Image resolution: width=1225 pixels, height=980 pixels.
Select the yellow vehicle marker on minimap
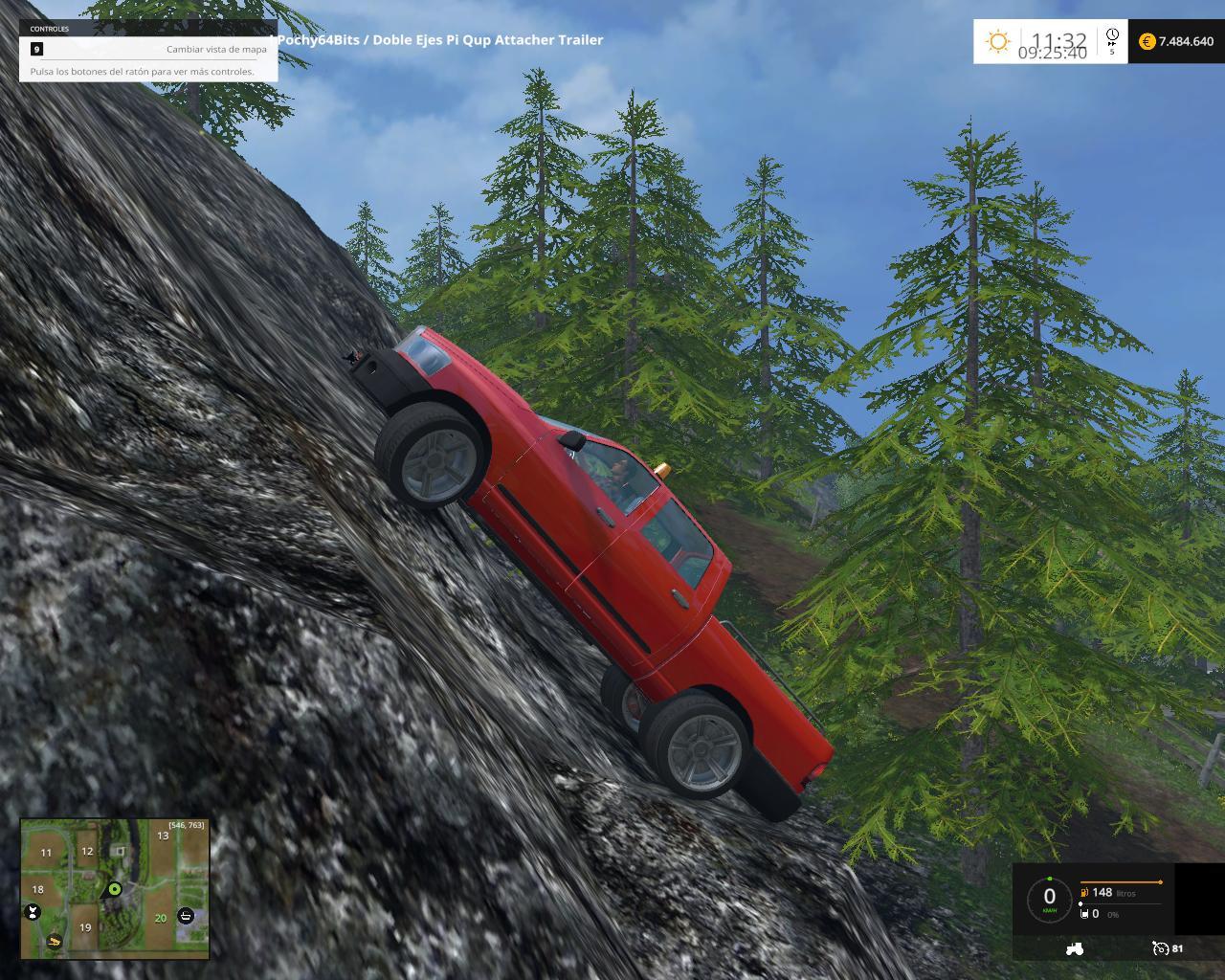[x=55, y=942]
